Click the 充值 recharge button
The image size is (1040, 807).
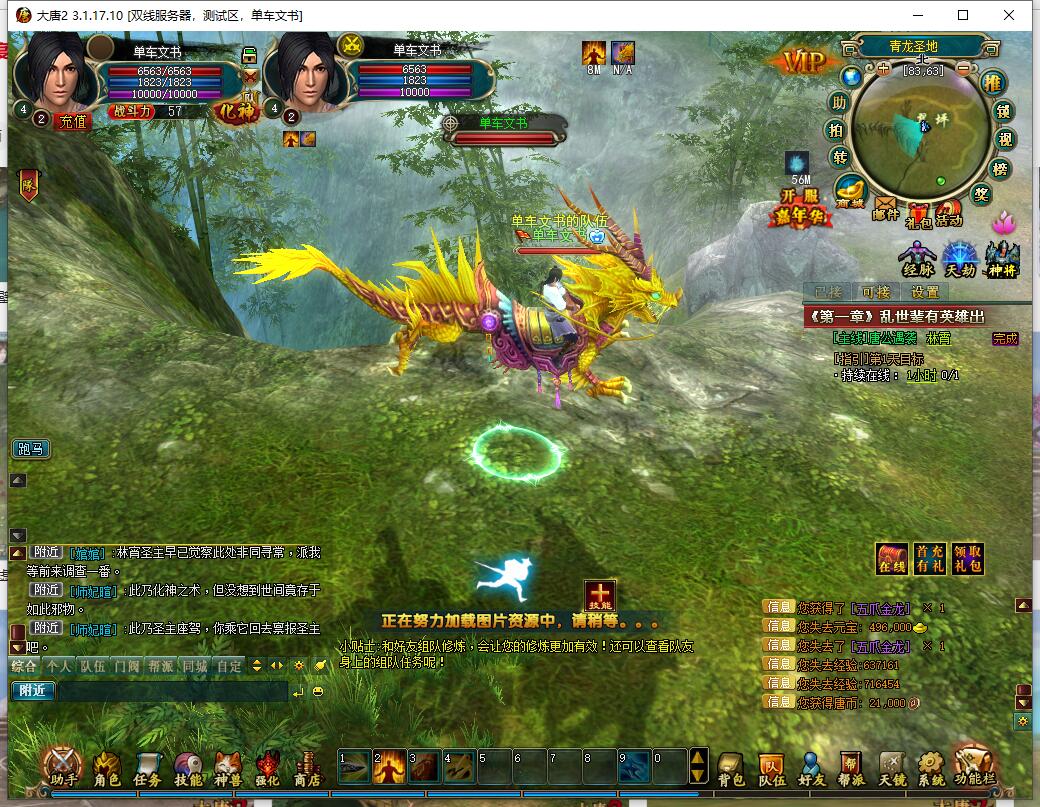coord(73,121)
